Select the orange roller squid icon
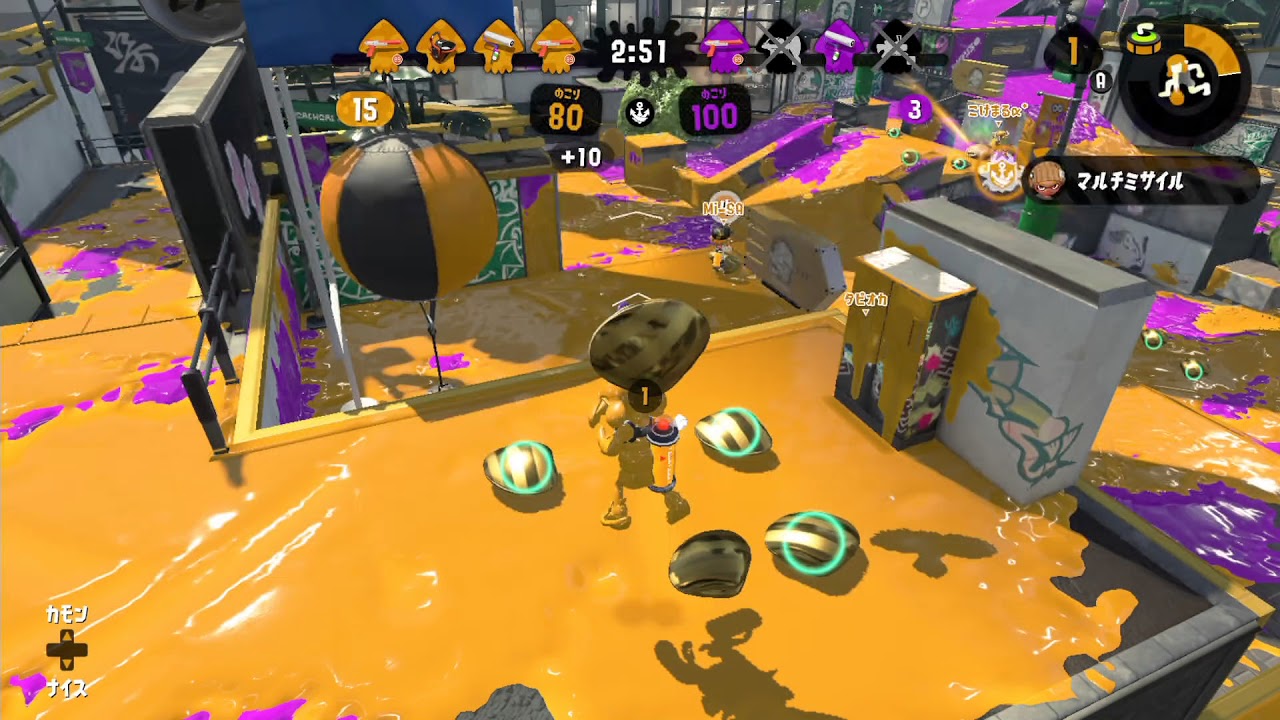Image resolution: width=1280 pixels, height=720 pixels. click(499, 45)
